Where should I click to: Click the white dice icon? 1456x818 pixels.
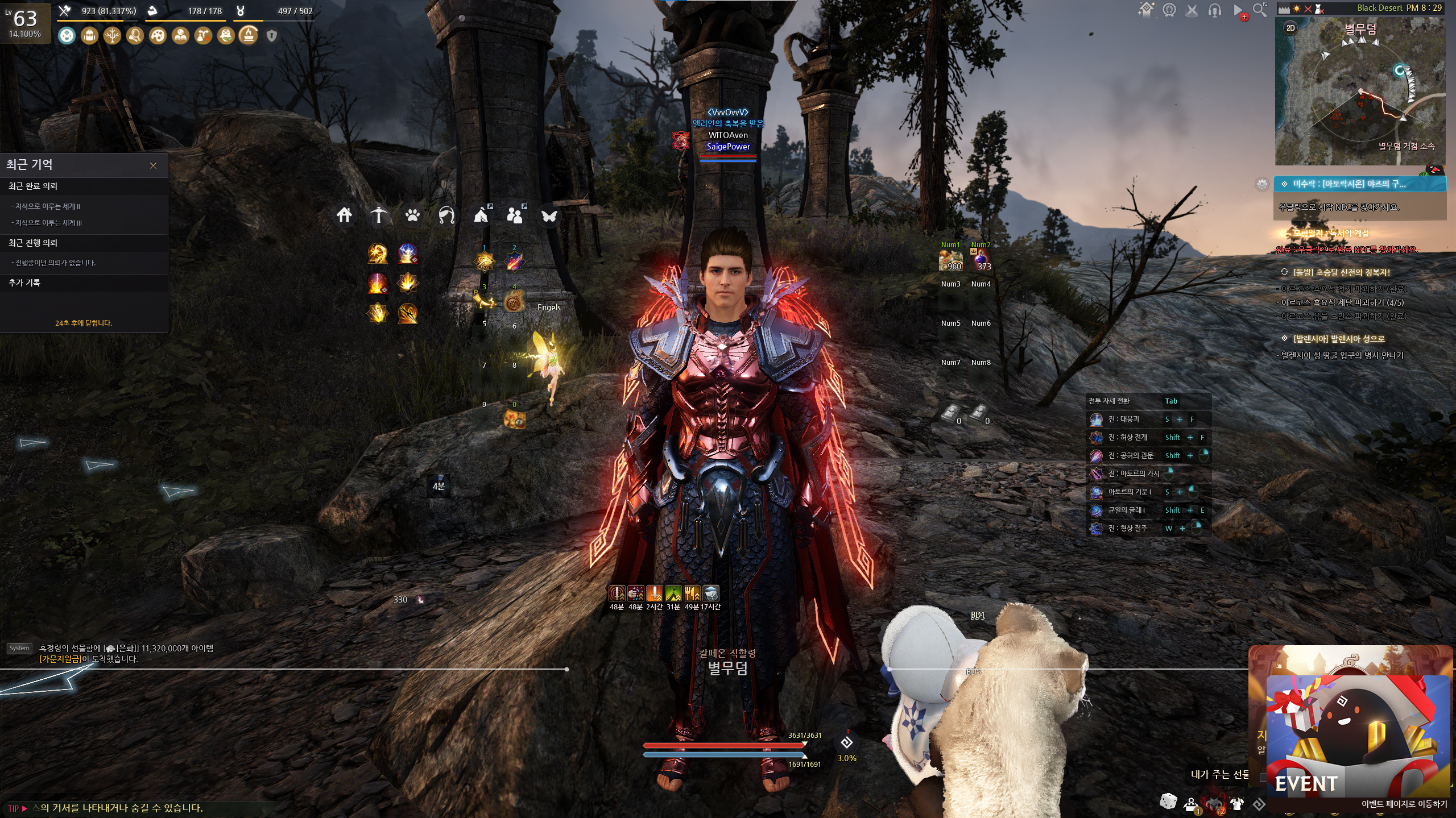point(1168,802)
